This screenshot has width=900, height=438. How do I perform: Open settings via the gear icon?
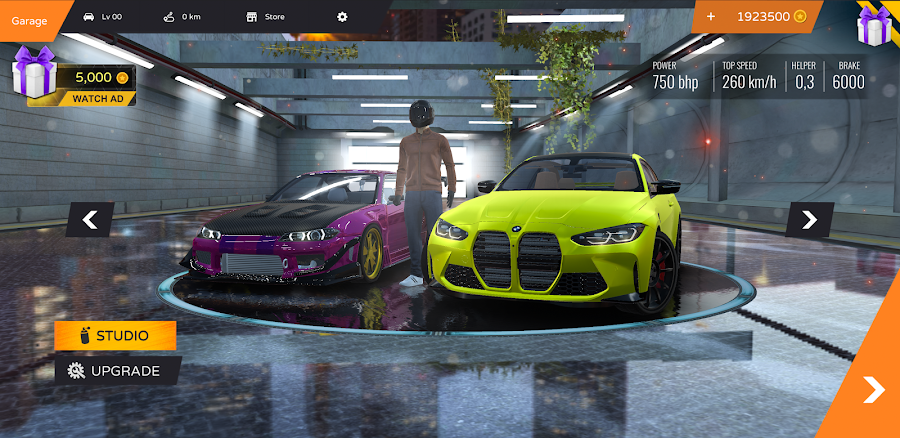click(342, 17)
